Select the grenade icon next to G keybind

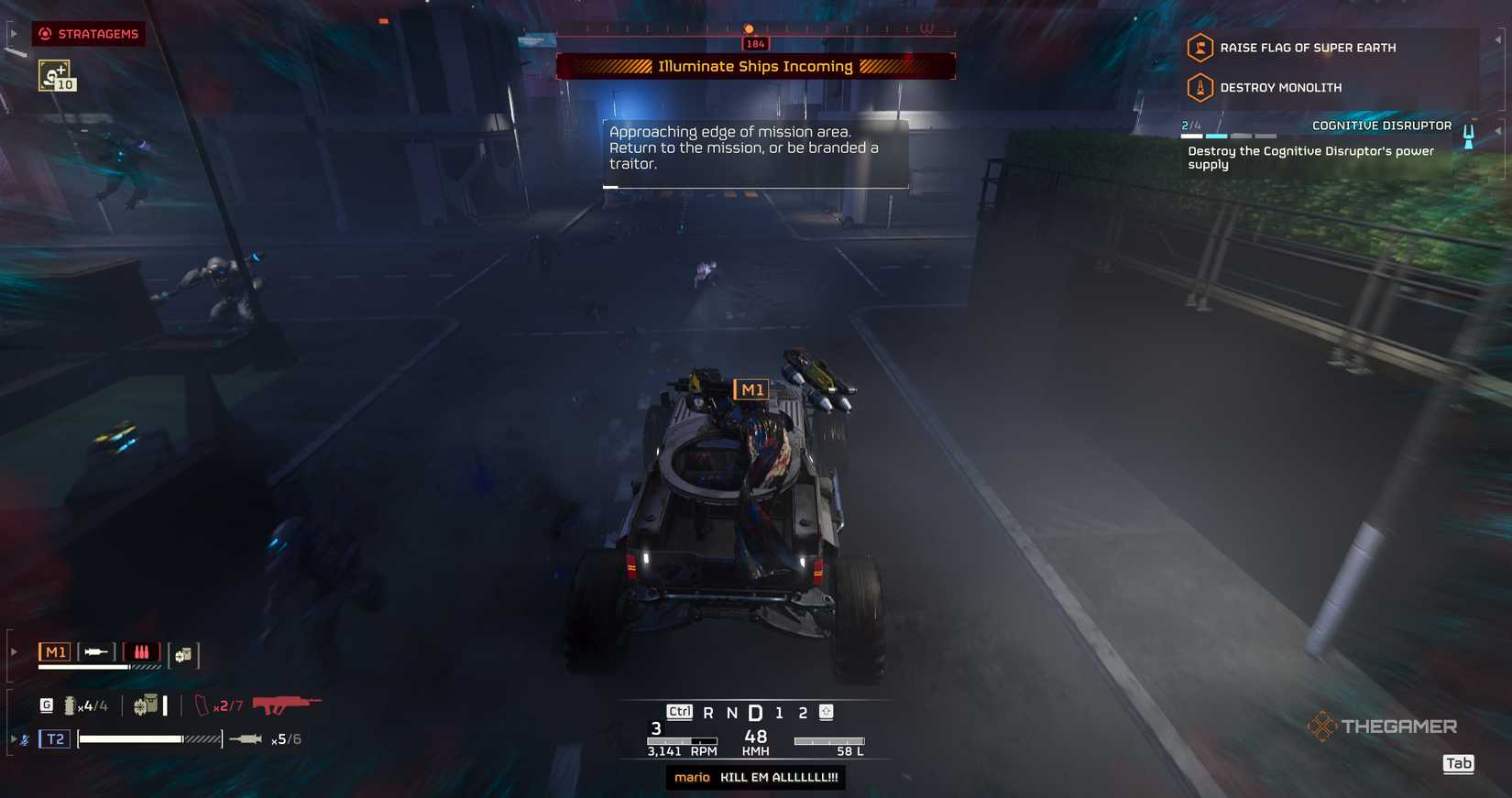(69, 705)
